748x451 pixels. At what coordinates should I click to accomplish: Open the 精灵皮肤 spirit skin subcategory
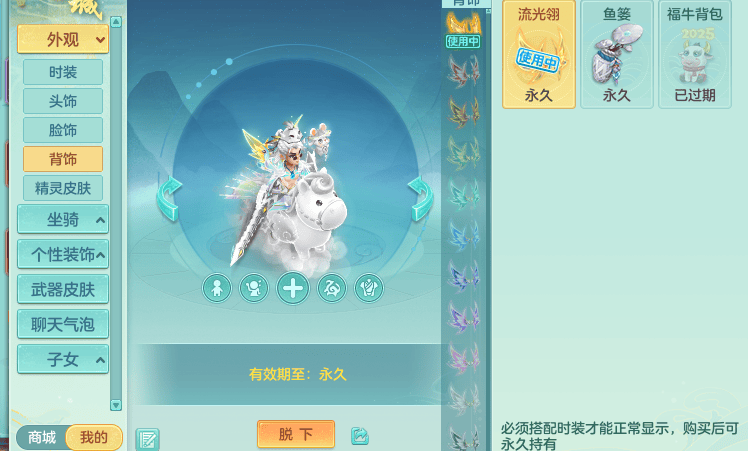point(63,188)
